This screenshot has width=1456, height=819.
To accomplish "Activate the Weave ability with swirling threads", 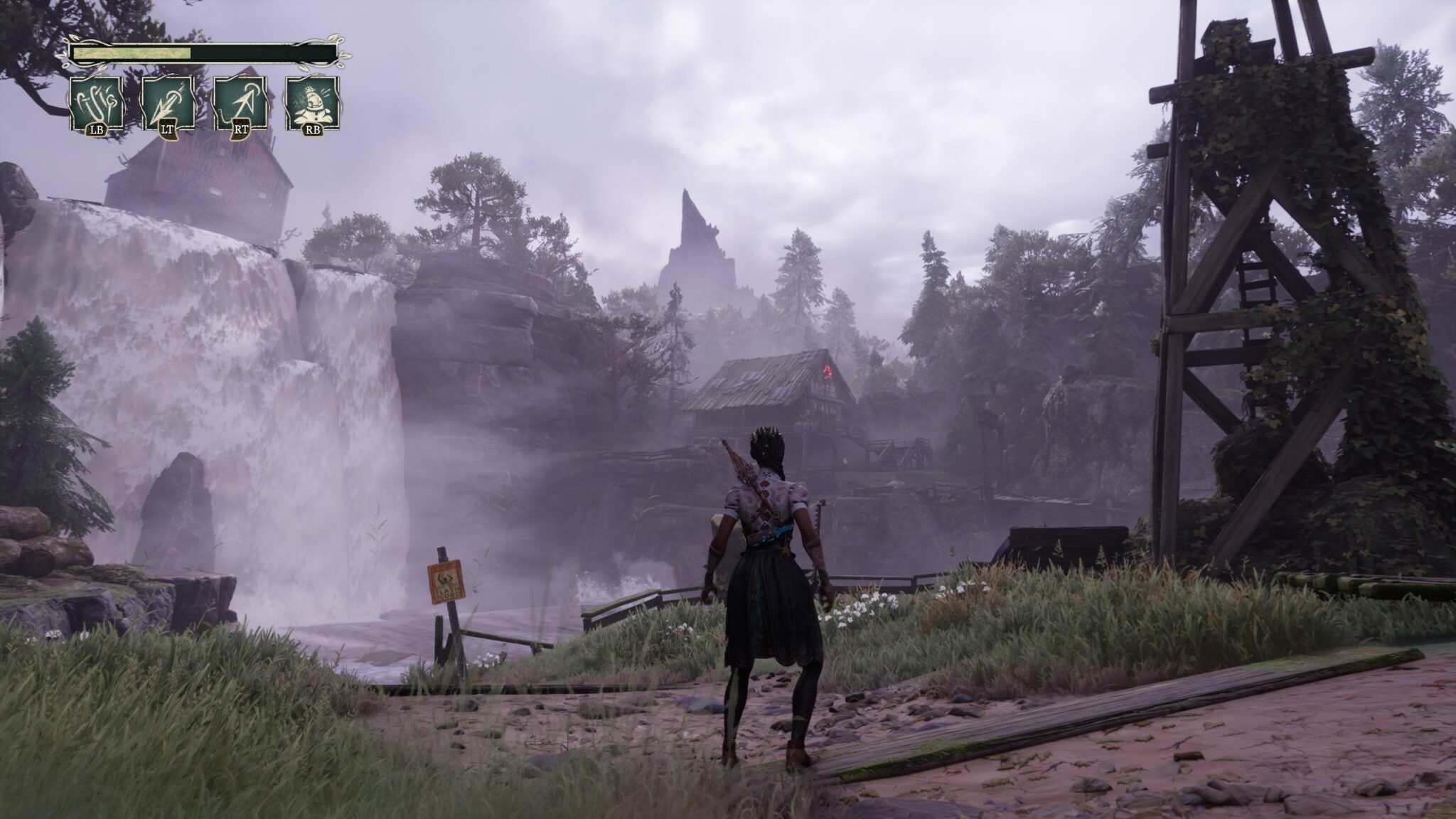I will (x=97, y=104).
